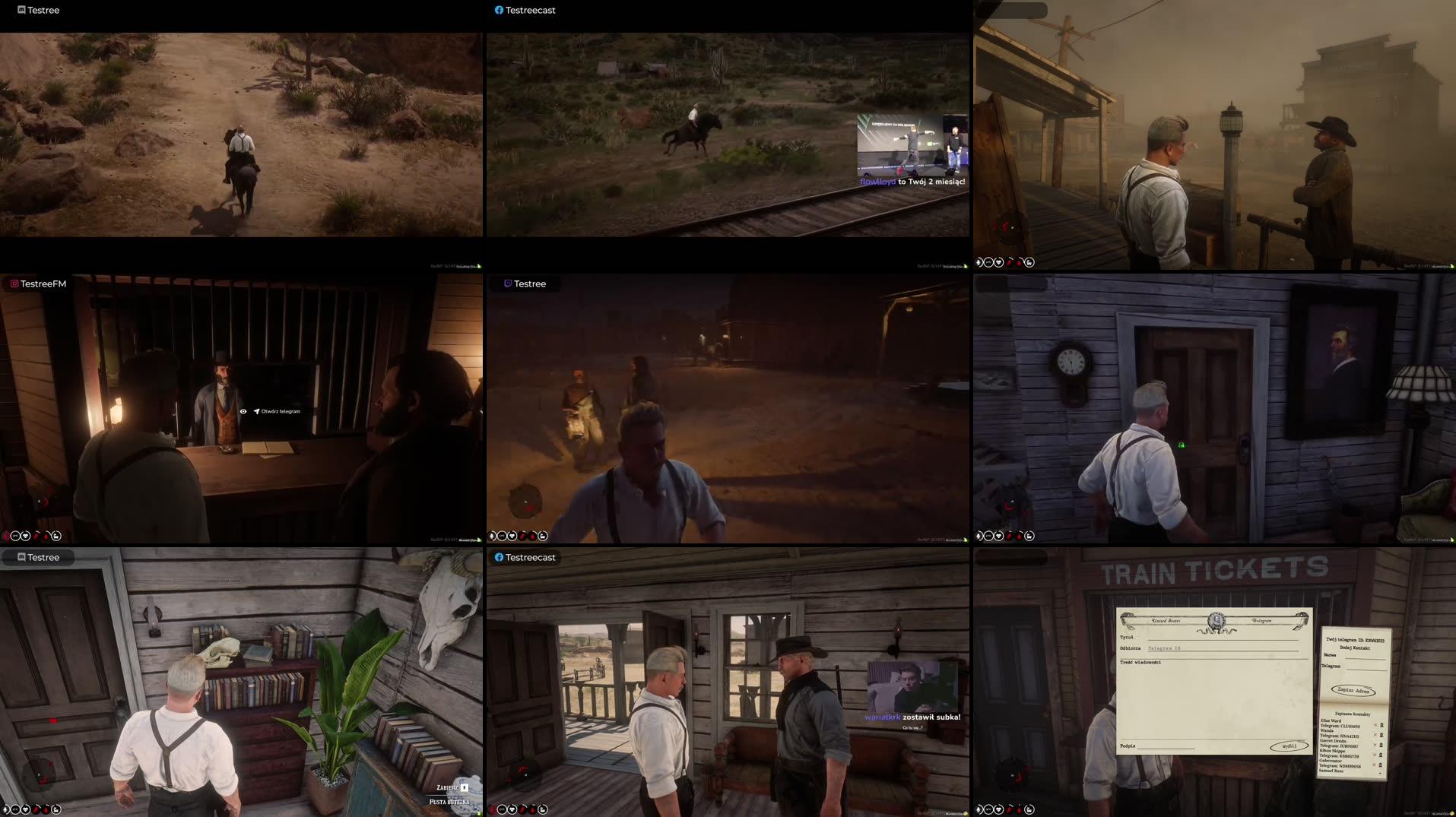Click the Facebook icon on the Testreecast badge
The width and height of the screenshot is (1456, 817).
pyautogui.click(x=498, y=10)
